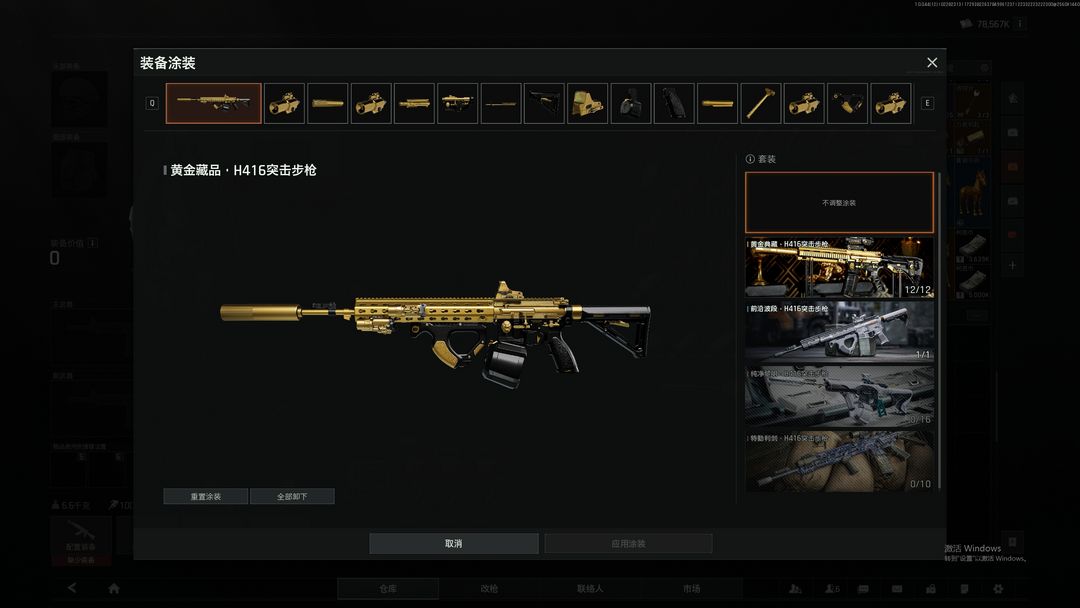This screenshot has width=1080, height=608.
Task: Select the tan holographic sight part
Action: [588, 104]
